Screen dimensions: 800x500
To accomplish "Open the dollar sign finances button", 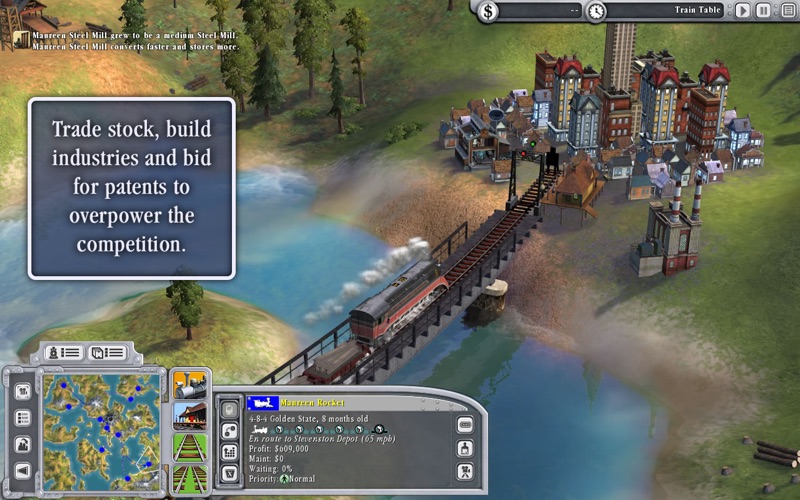I will point(488,11).
